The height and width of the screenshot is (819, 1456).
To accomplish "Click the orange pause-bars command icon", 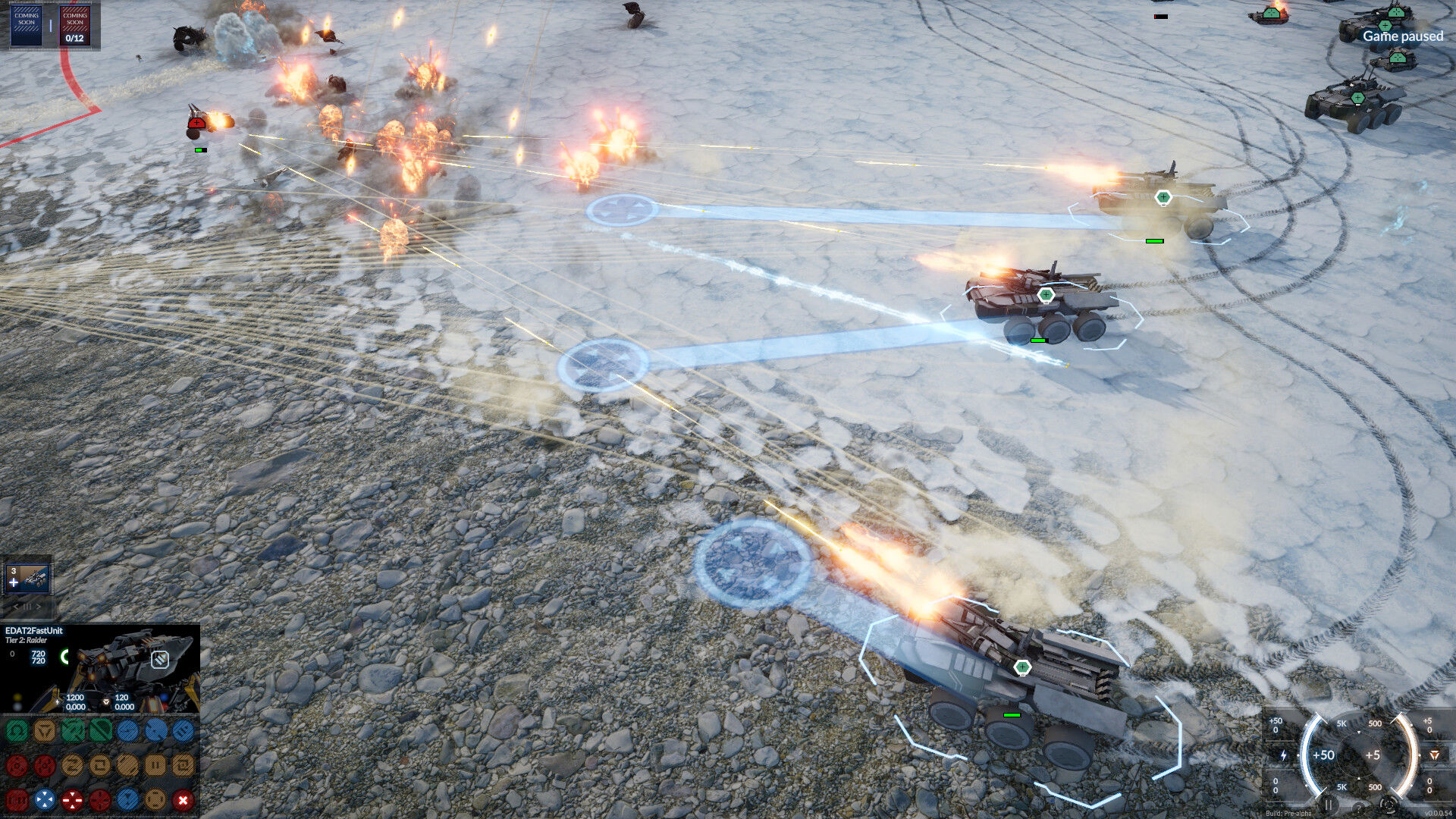I will tap(155, 765).
